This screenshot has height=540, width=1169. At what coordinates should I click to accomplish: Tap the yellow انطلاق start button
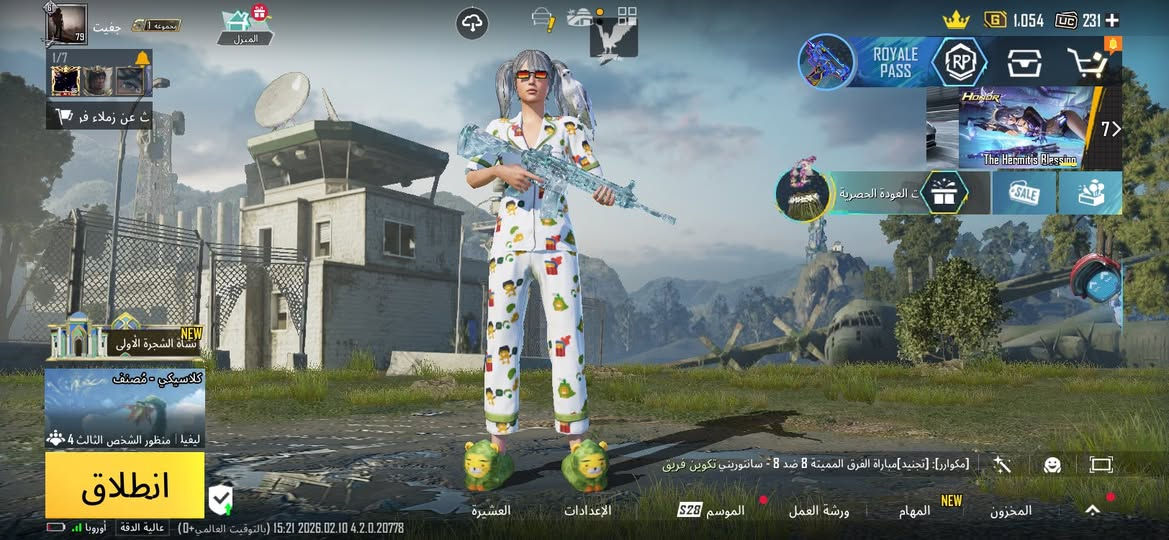pyautogui.click(x=124, y=485)
